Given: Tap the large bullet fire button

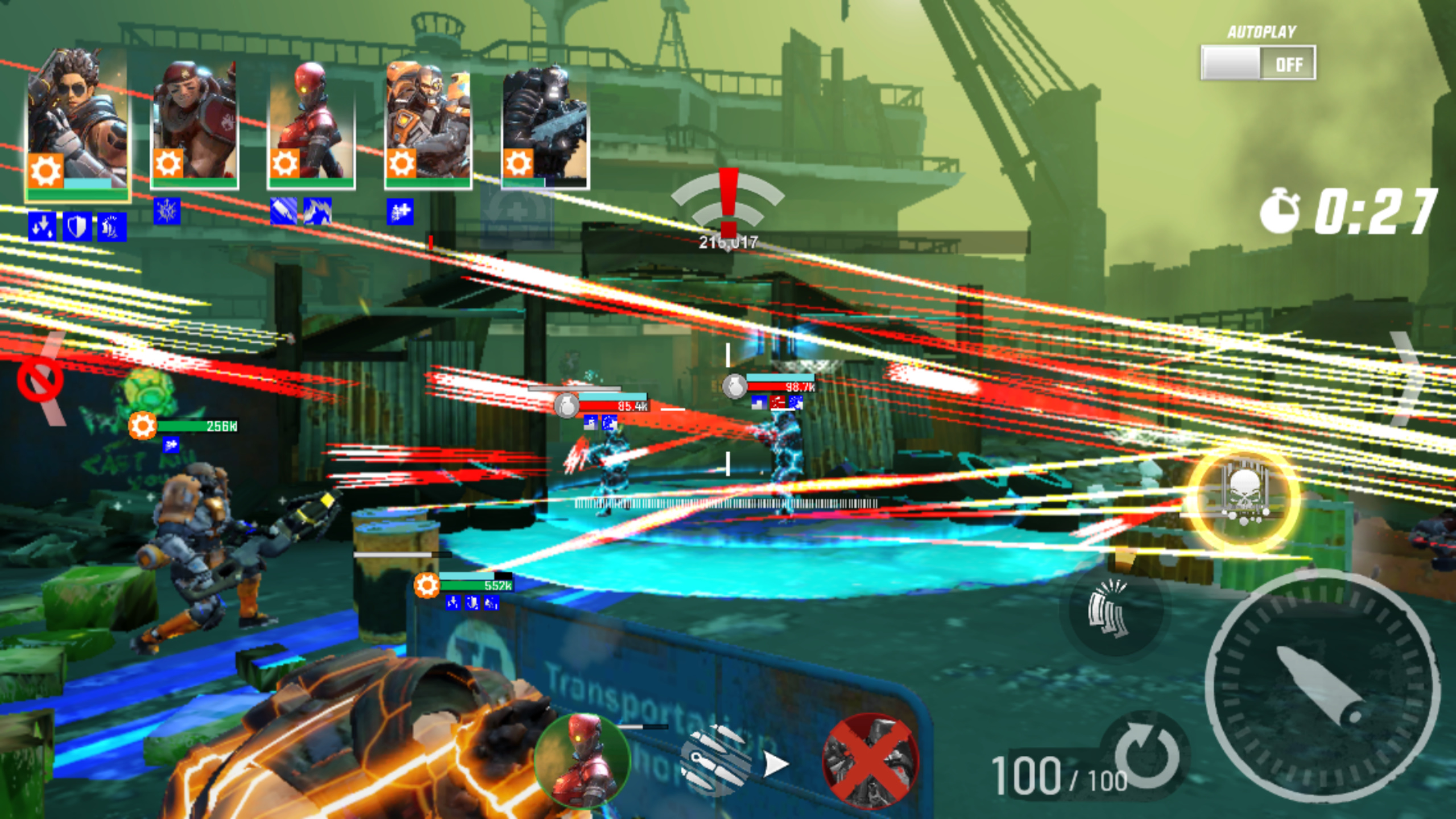Looking at the screenshot, I should (1322, 685).
